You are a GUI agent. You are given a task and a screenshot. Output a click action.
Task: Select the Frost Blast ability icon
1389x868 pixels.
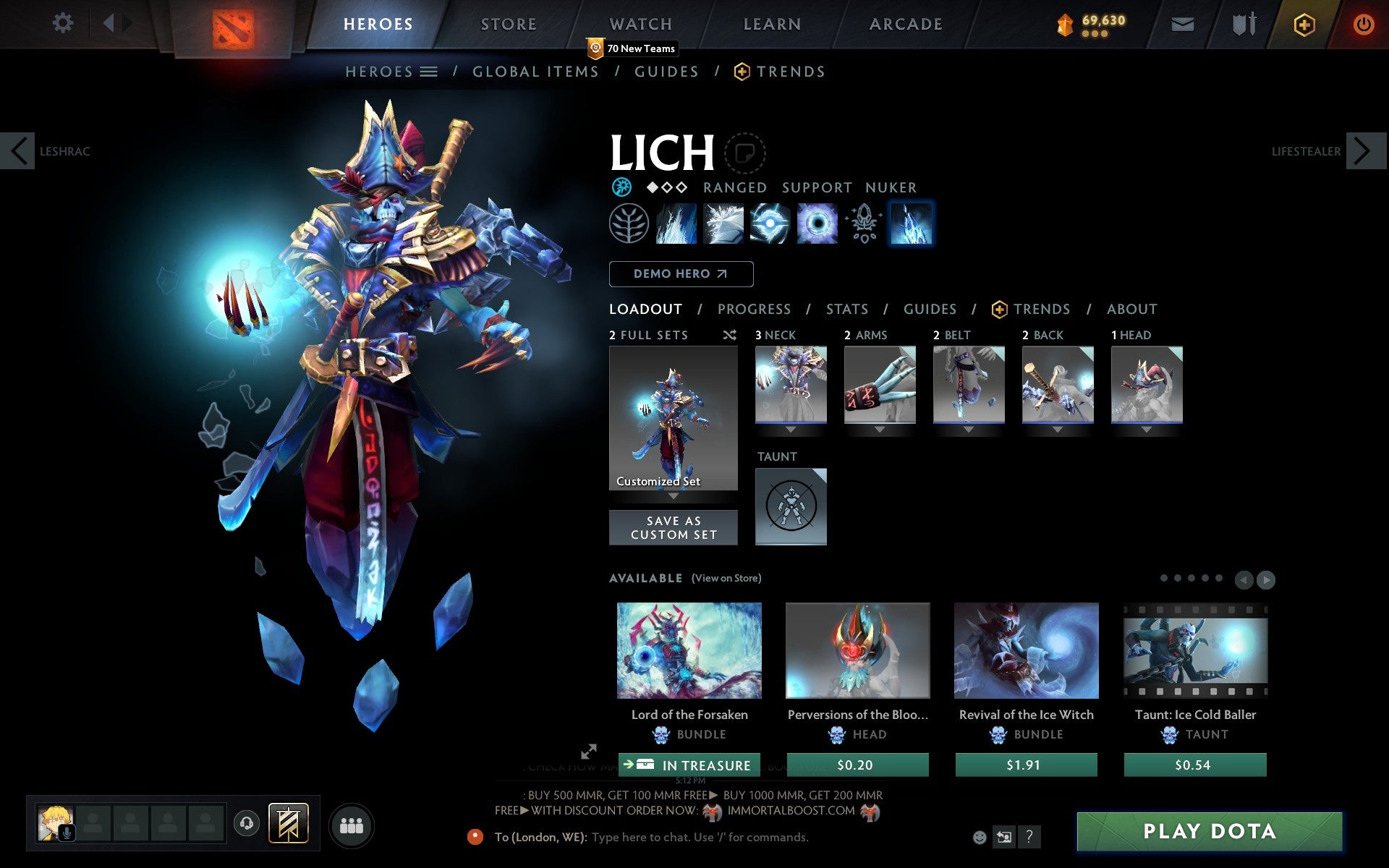[x=676, y=224]
